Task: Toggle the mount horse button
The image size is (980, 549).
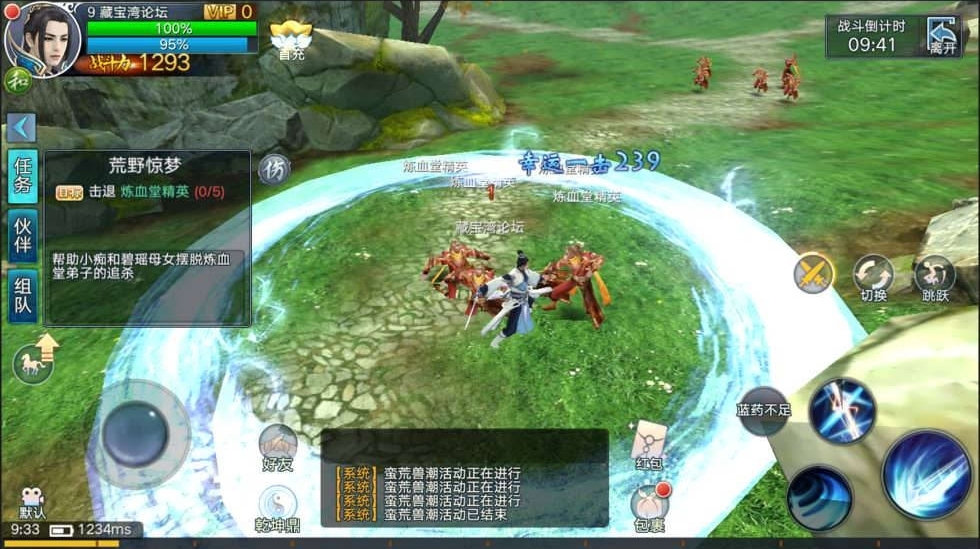Action: [x=35, y=361]
